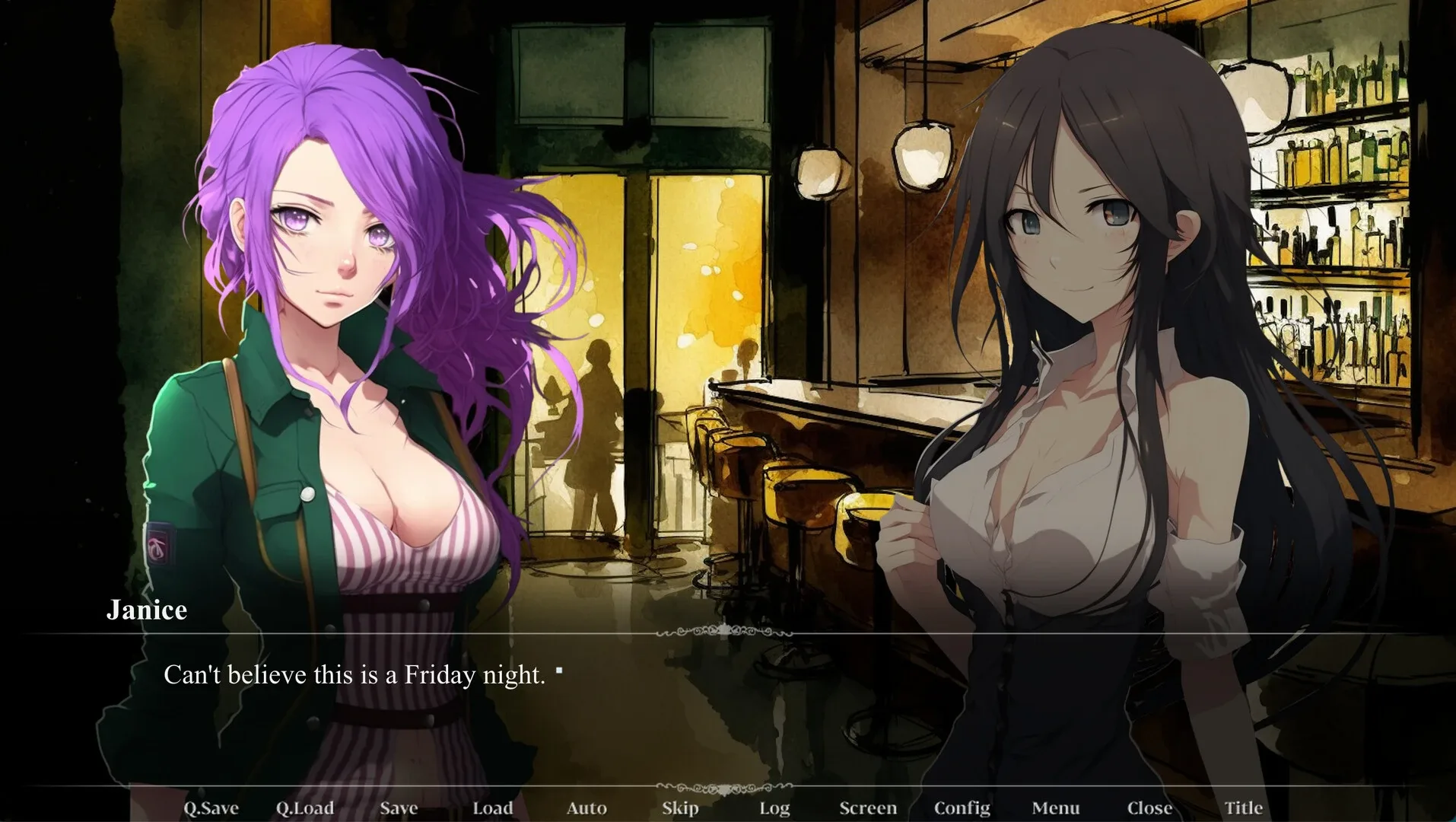Click Screen to take a screenshot

(868, 808)
